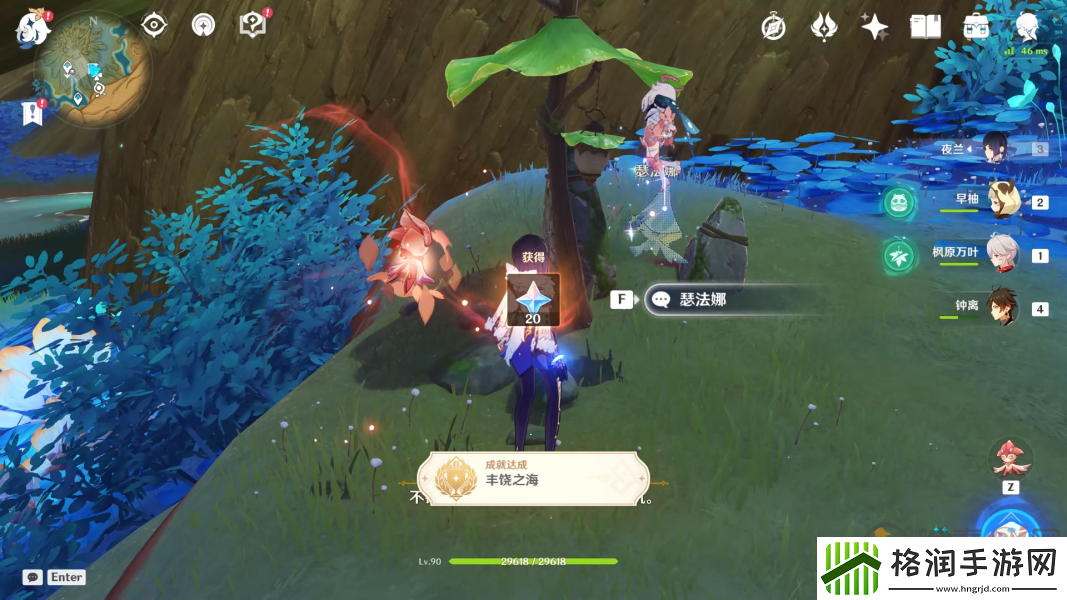Switch to party member 钟离
Image resolution: width=1067 pixels, height=600 pixels.
(1001, 307)
